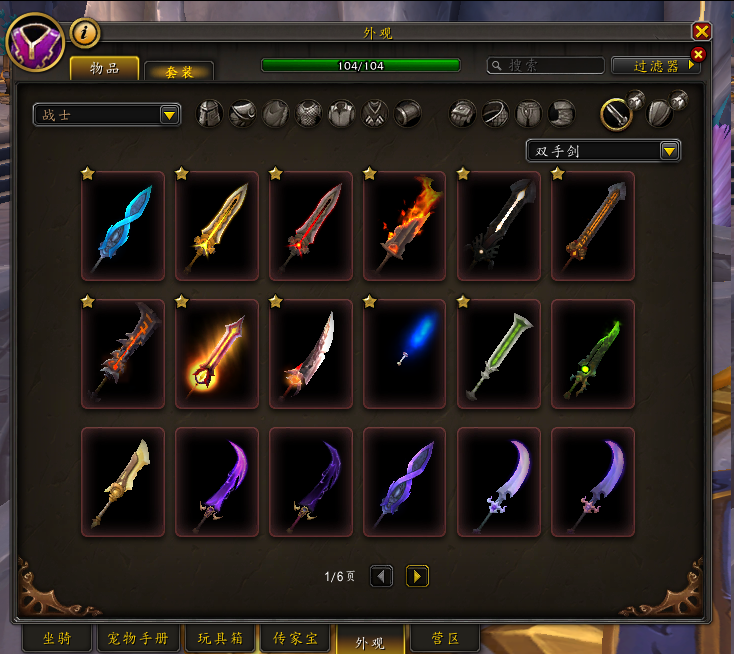The width and height of the screenshot is (734, 654).
Task: Select the blue twisted crystal sword
Action: (x=123, y=226)
